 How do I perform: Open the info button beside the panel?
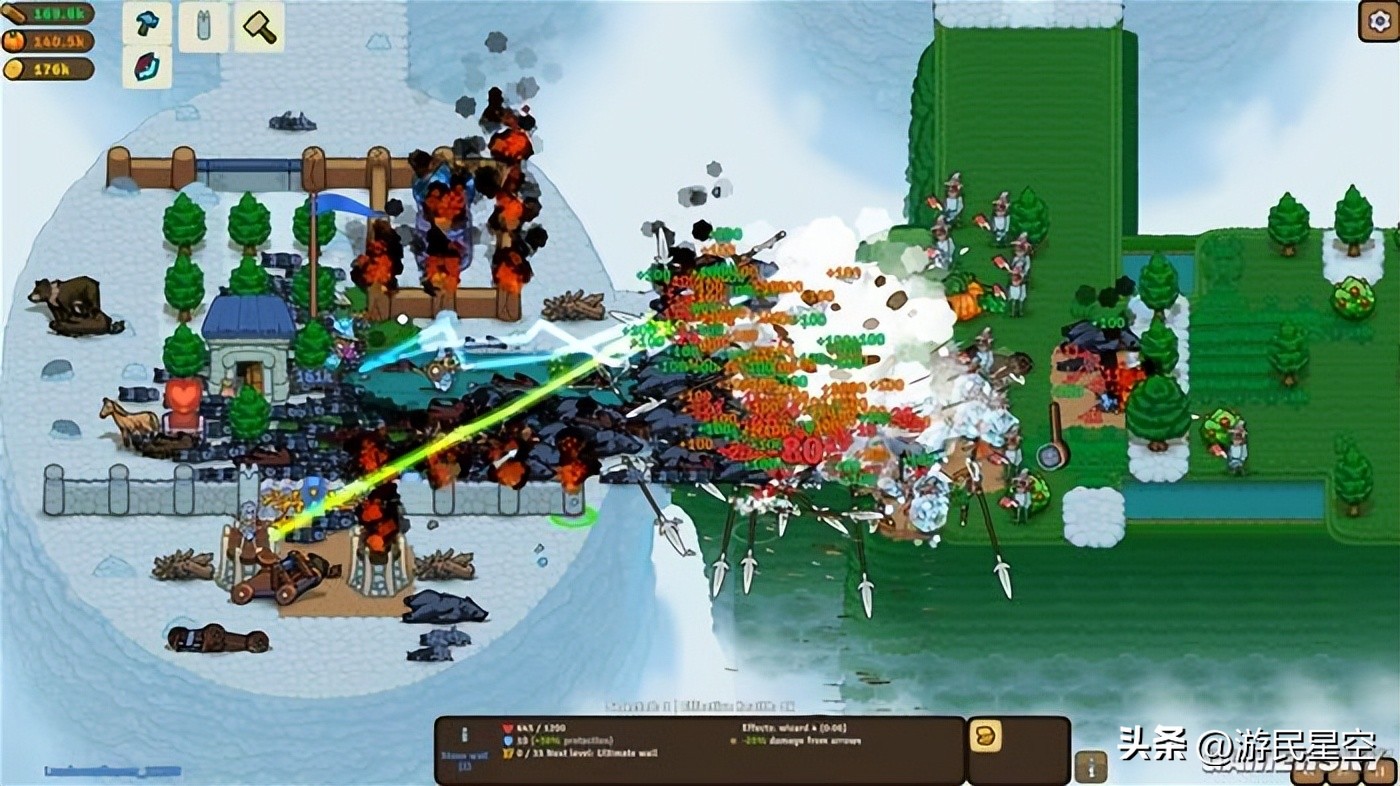click(1090, 767)
